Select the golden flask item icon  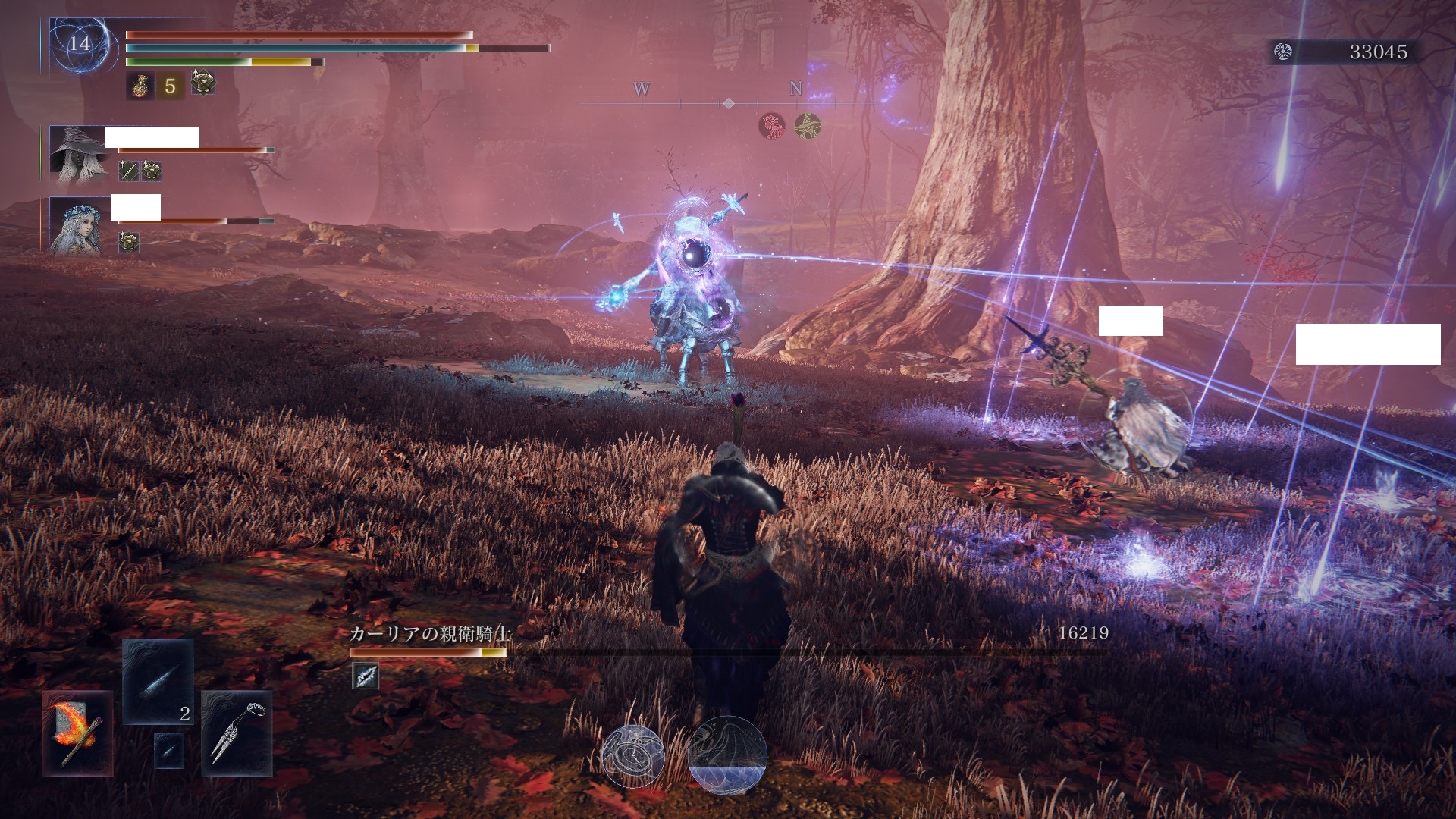pos(140,86)
